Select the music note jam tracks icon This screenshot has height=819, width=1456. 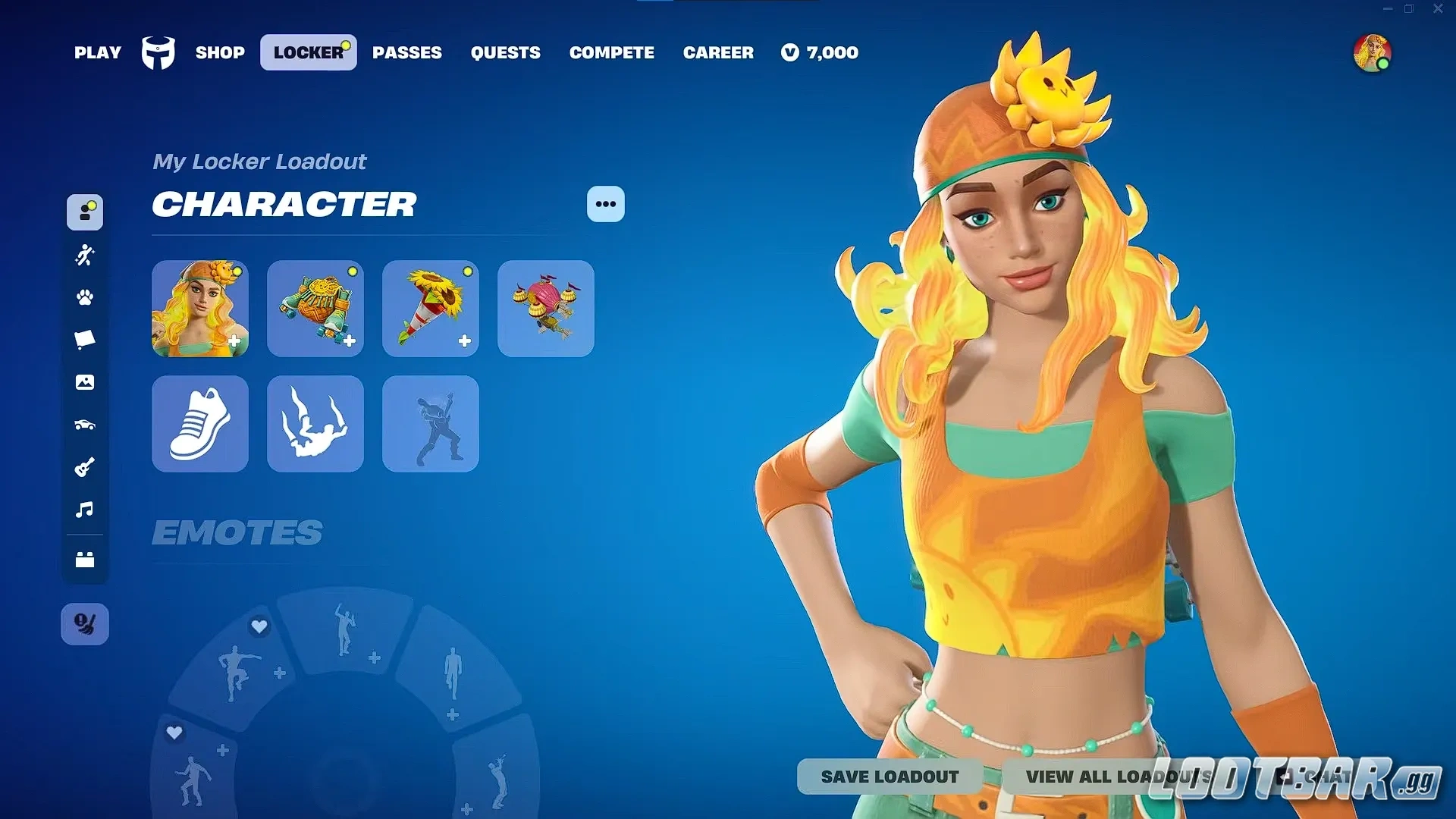[x=85, y=510]
